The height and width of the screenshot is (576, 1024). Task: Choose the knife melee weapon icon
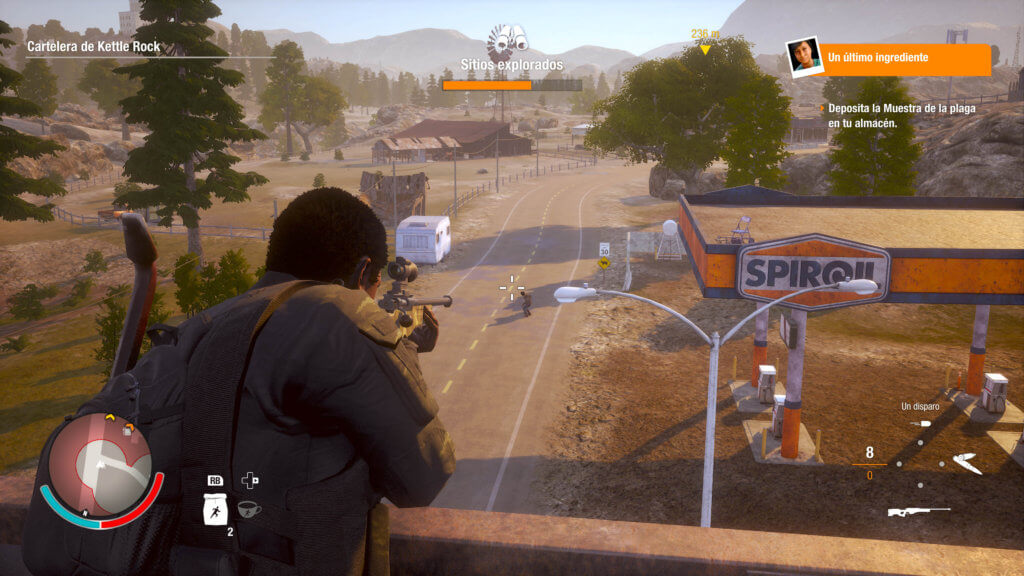pyautogui.click(x=967, y=463)
